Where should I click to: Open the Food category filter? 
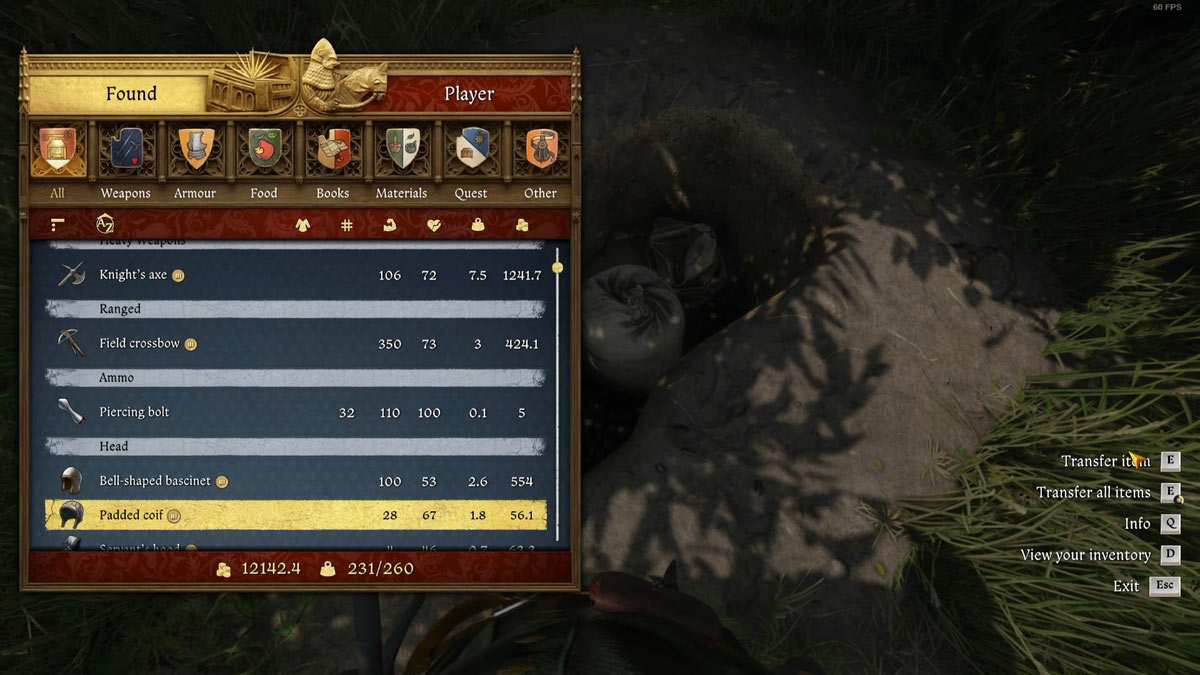click(x=264, y=150)
